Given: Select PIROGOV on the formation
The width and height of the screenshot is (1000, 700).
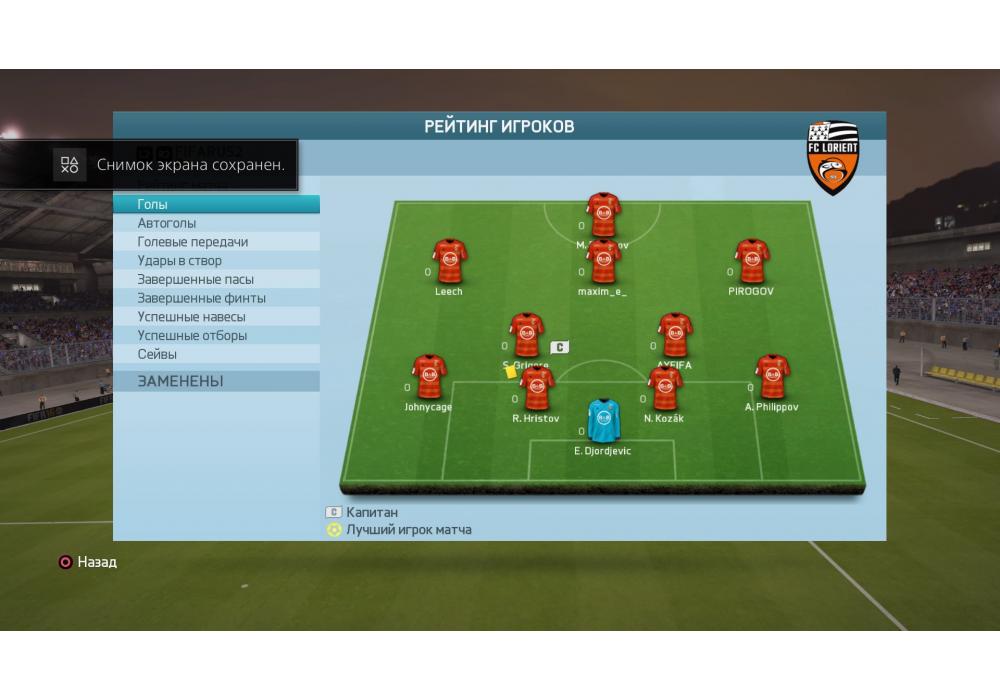Looking at the screenshot, I should tap(751, 262).
